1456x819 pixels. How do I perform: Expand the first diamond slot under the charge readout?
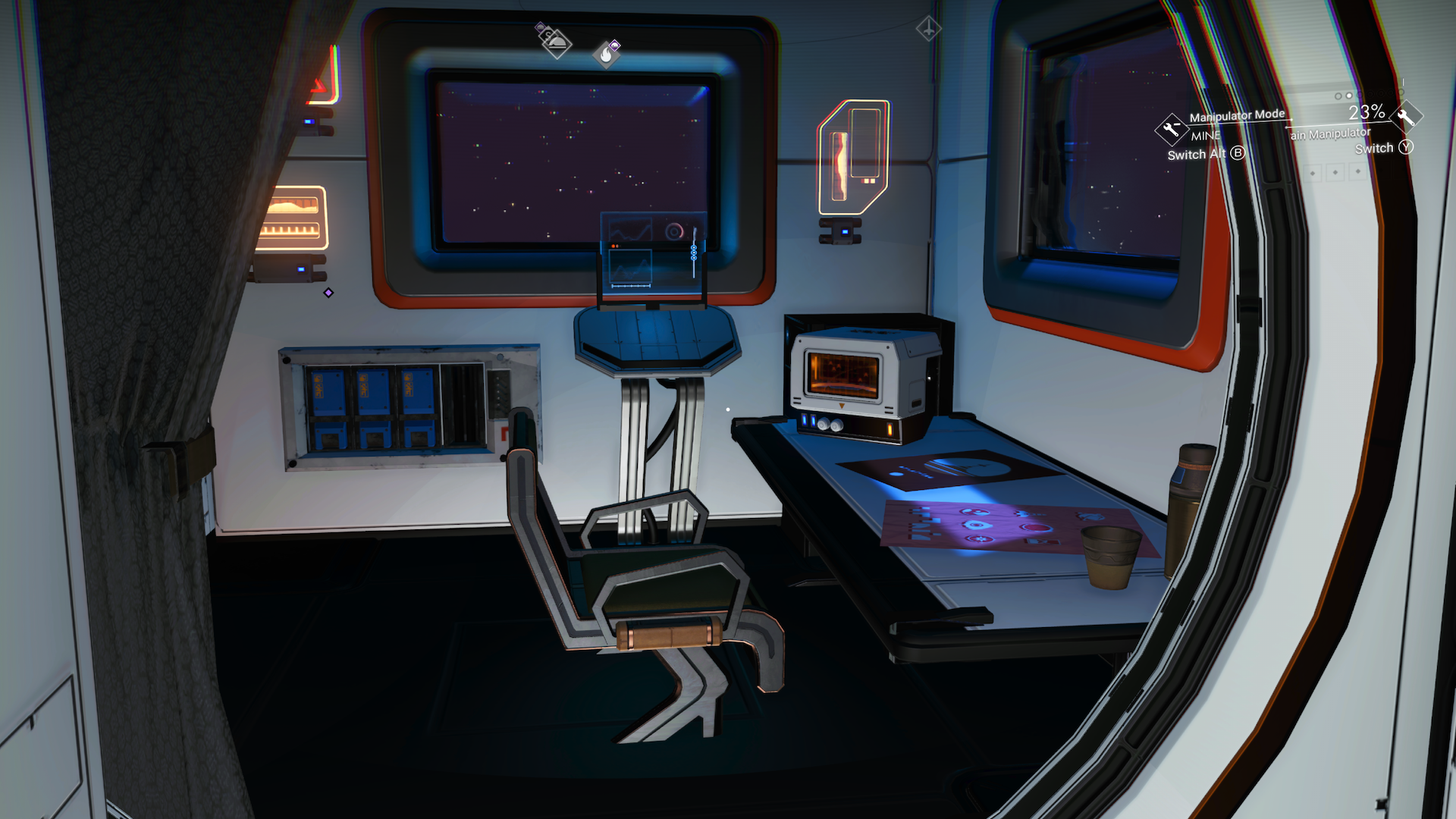pyautogui.click(x=1313, y=173)
